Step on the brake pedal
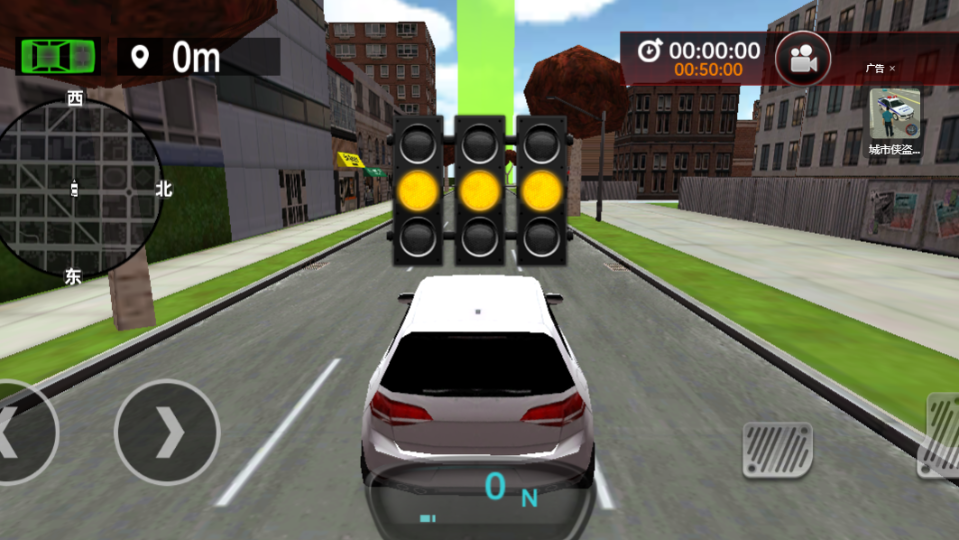This screenshot has width=959, height=540. (x=777, y=449)
